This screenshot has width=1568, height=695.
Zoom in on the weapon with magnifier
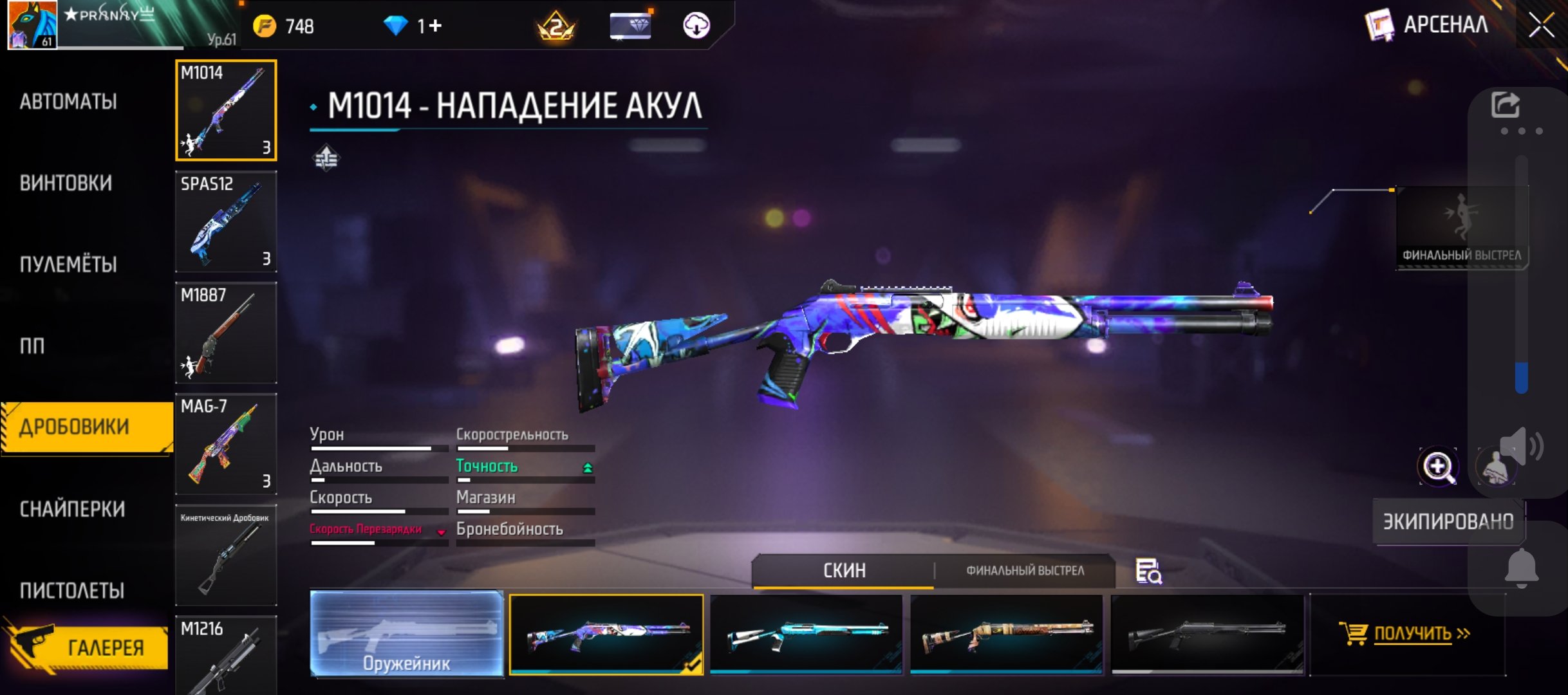pyautogui.click(x=1438, y=467)
